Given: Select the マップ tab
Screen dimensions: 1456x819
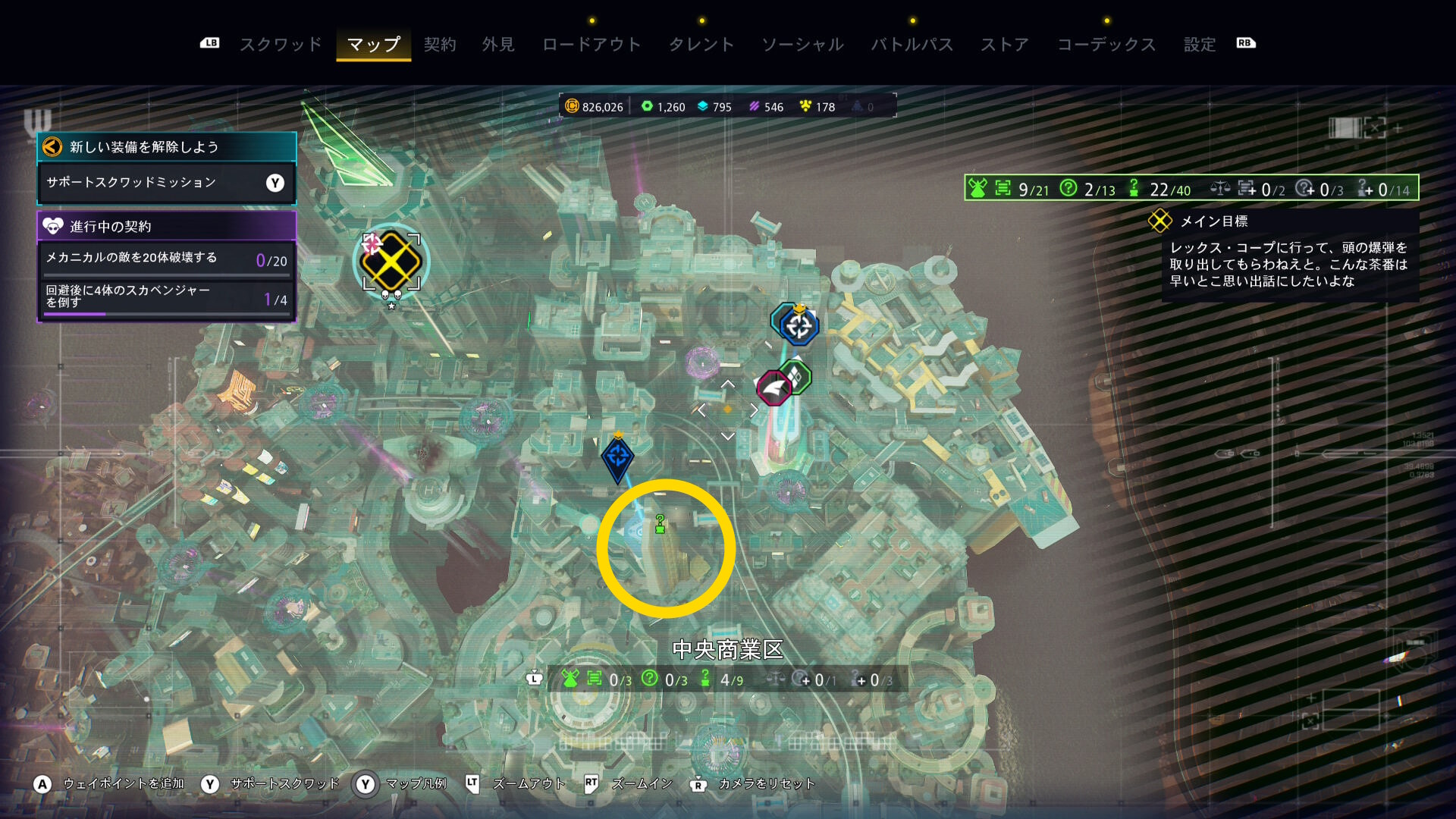Looking at the screenshot, I should (x=373, y=45).
